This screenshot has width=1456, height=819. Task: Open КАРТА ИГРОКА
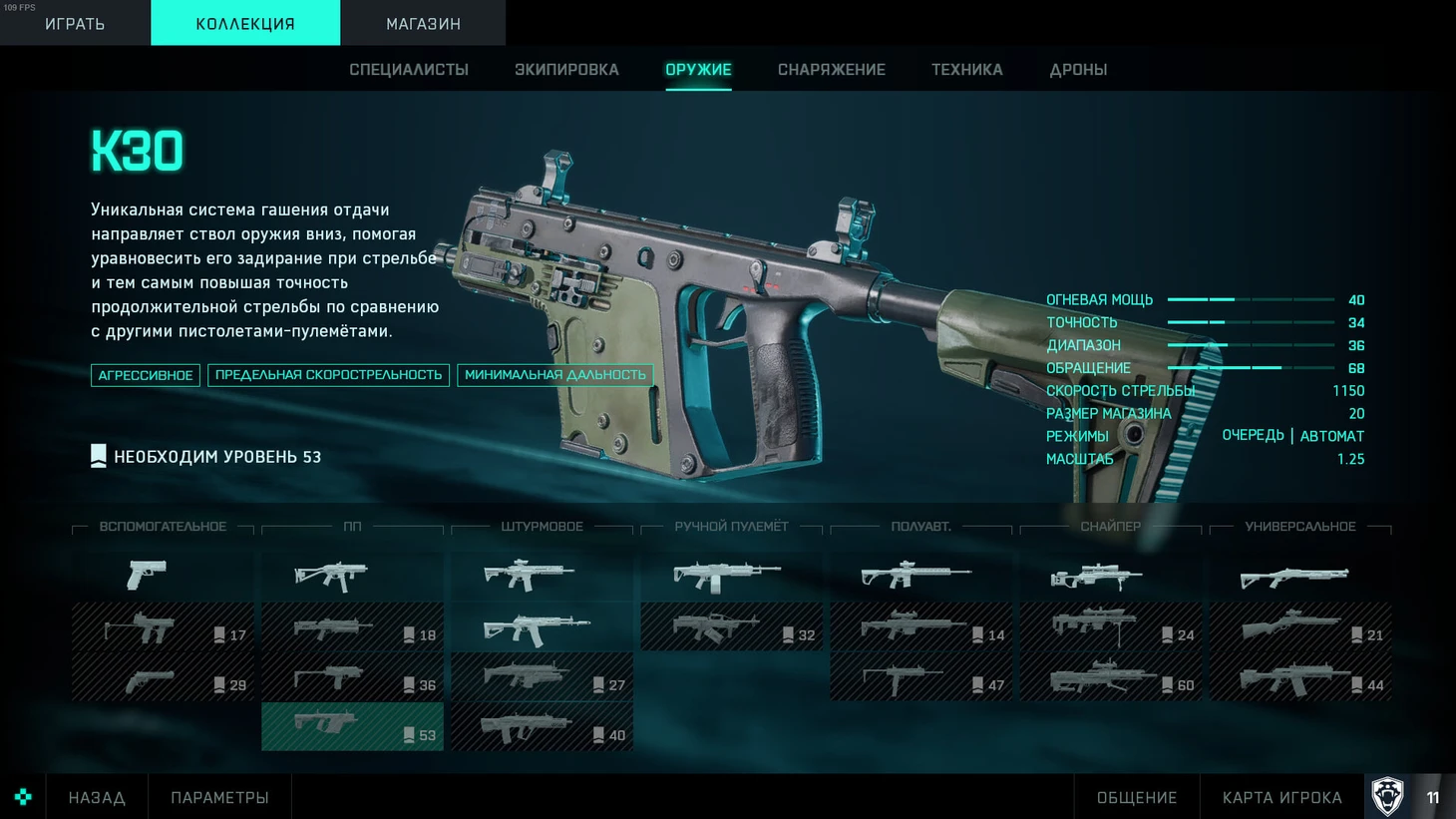[x=1281, y=797]
